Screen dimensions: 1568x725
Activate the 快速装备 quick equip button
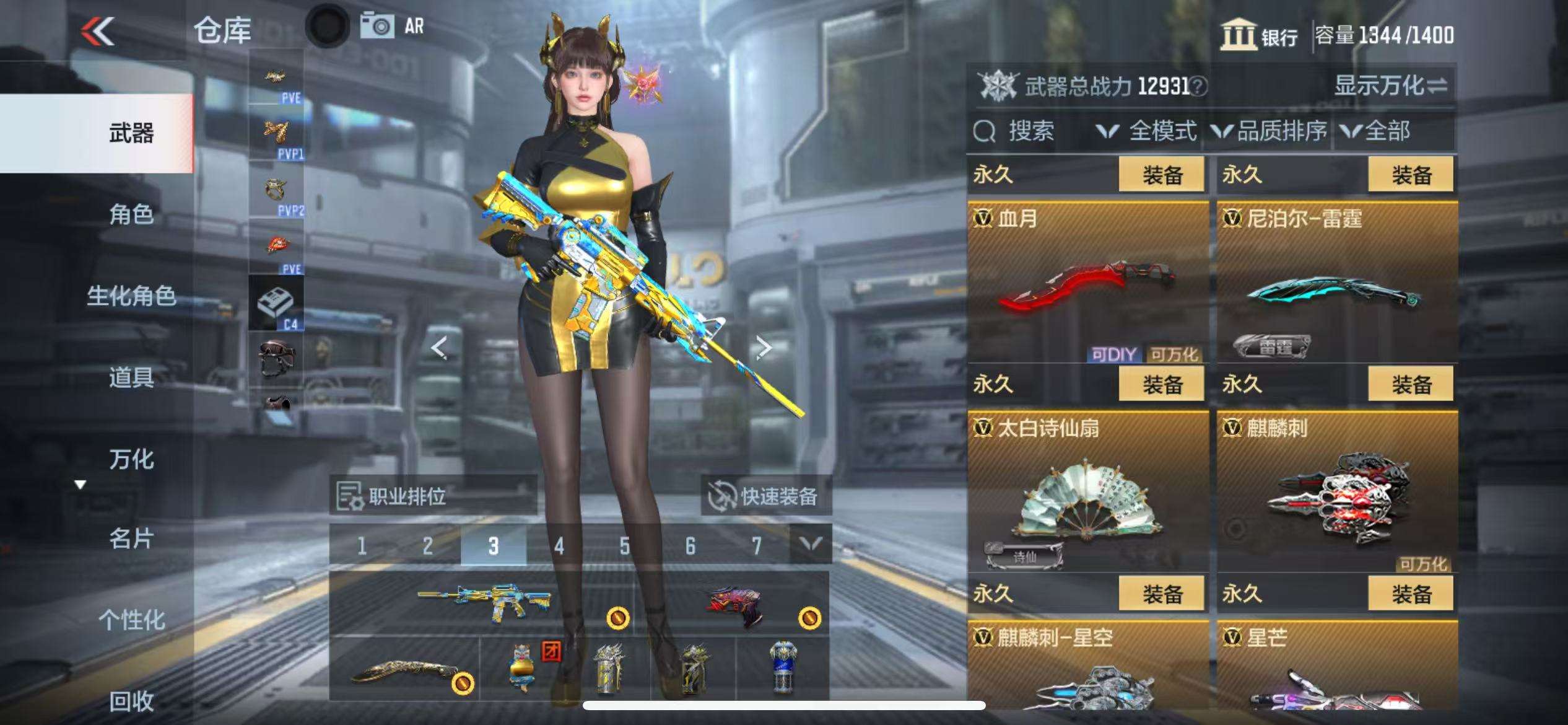pos(765,496)
